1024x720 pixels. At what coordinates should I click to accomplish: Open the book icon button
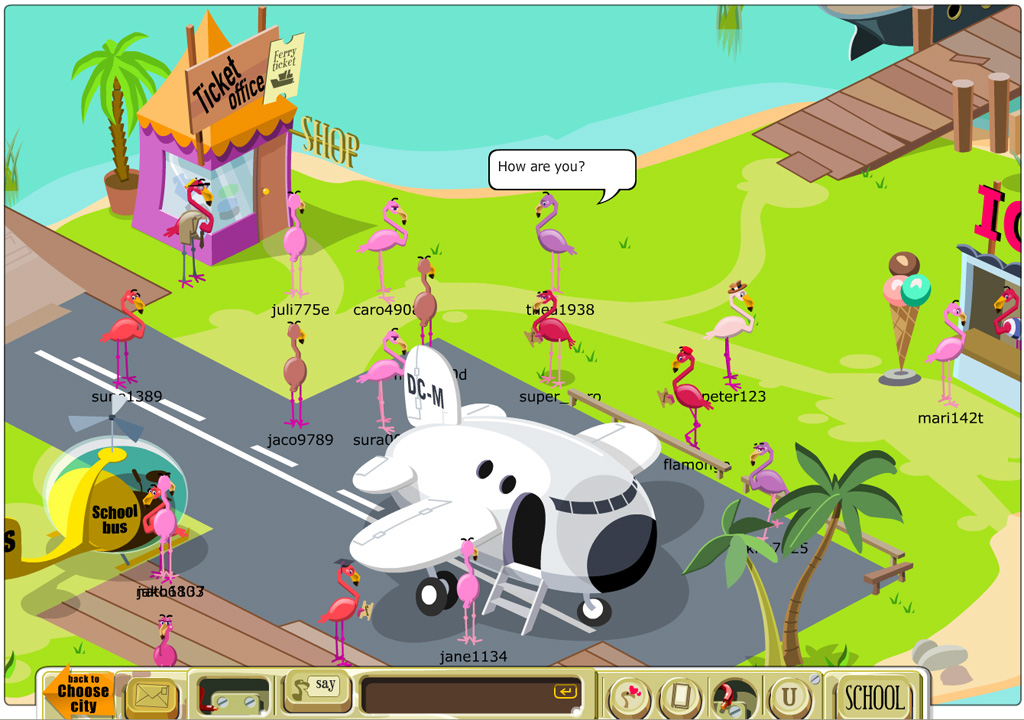coord(682,697)
